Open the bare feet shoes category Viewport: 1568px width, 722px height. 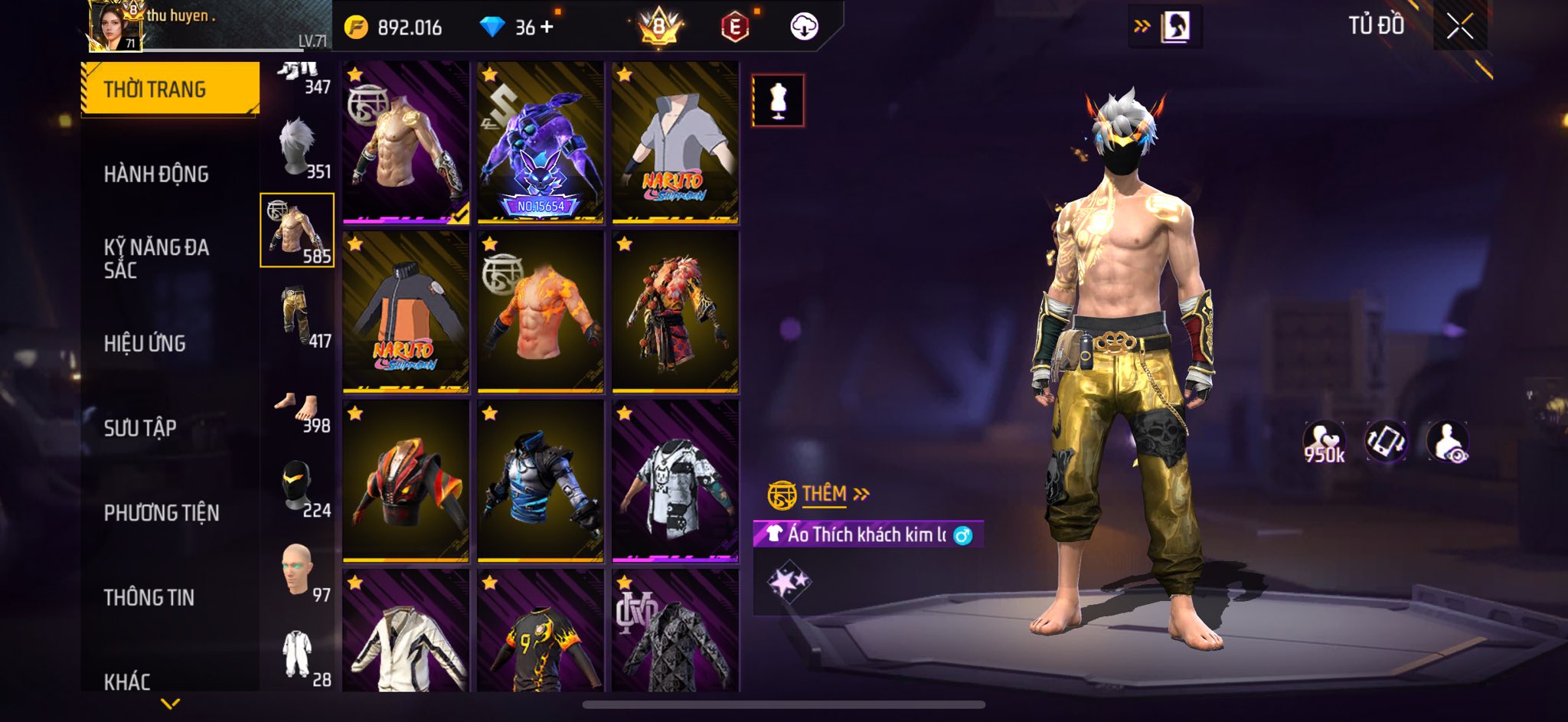pyautogui.click(x=299, y=410)
